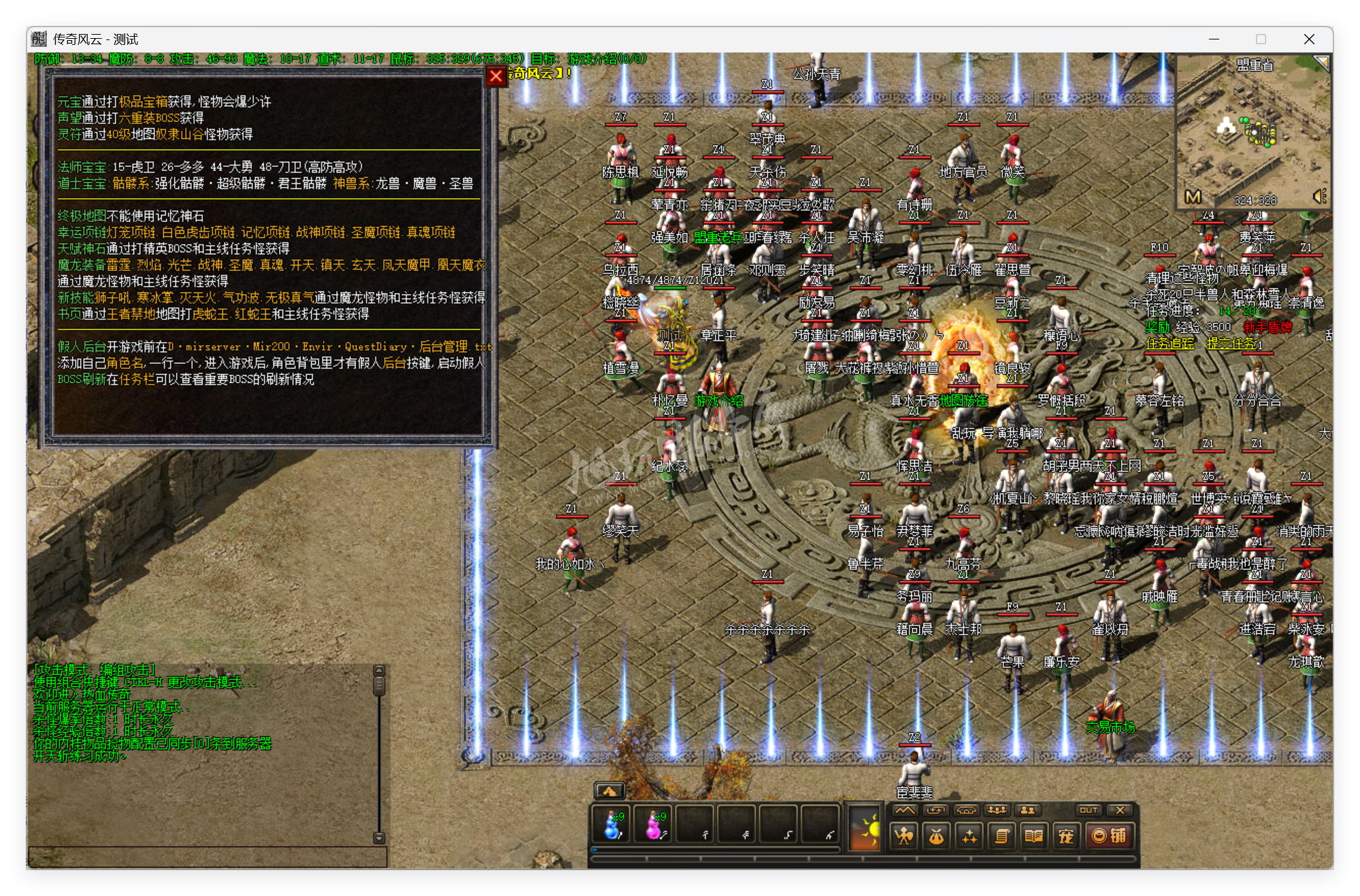This screenshot has height=896, width=1360.
Task: Collapse the minimap using its corner triangle
Action: pyautogui.click(x=1322, y=63)
